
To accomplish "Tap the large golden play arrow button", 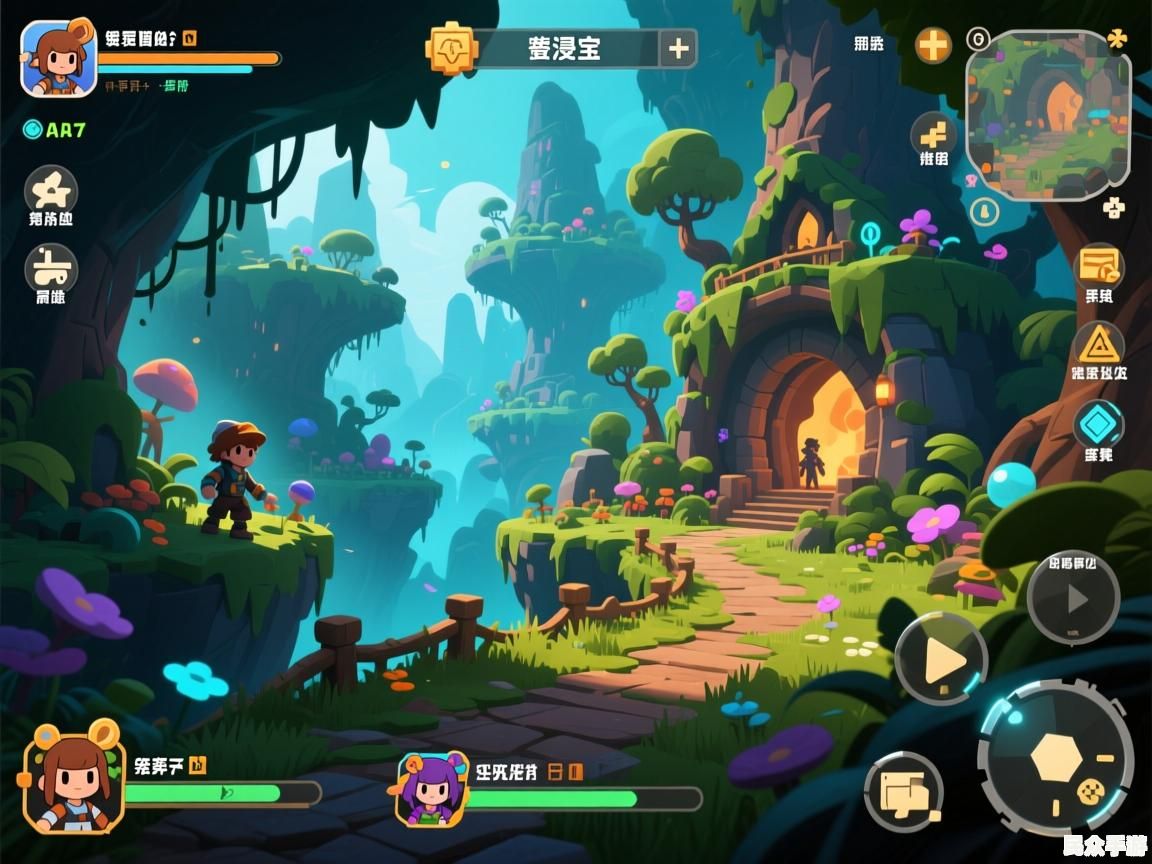I will point(941,659).
